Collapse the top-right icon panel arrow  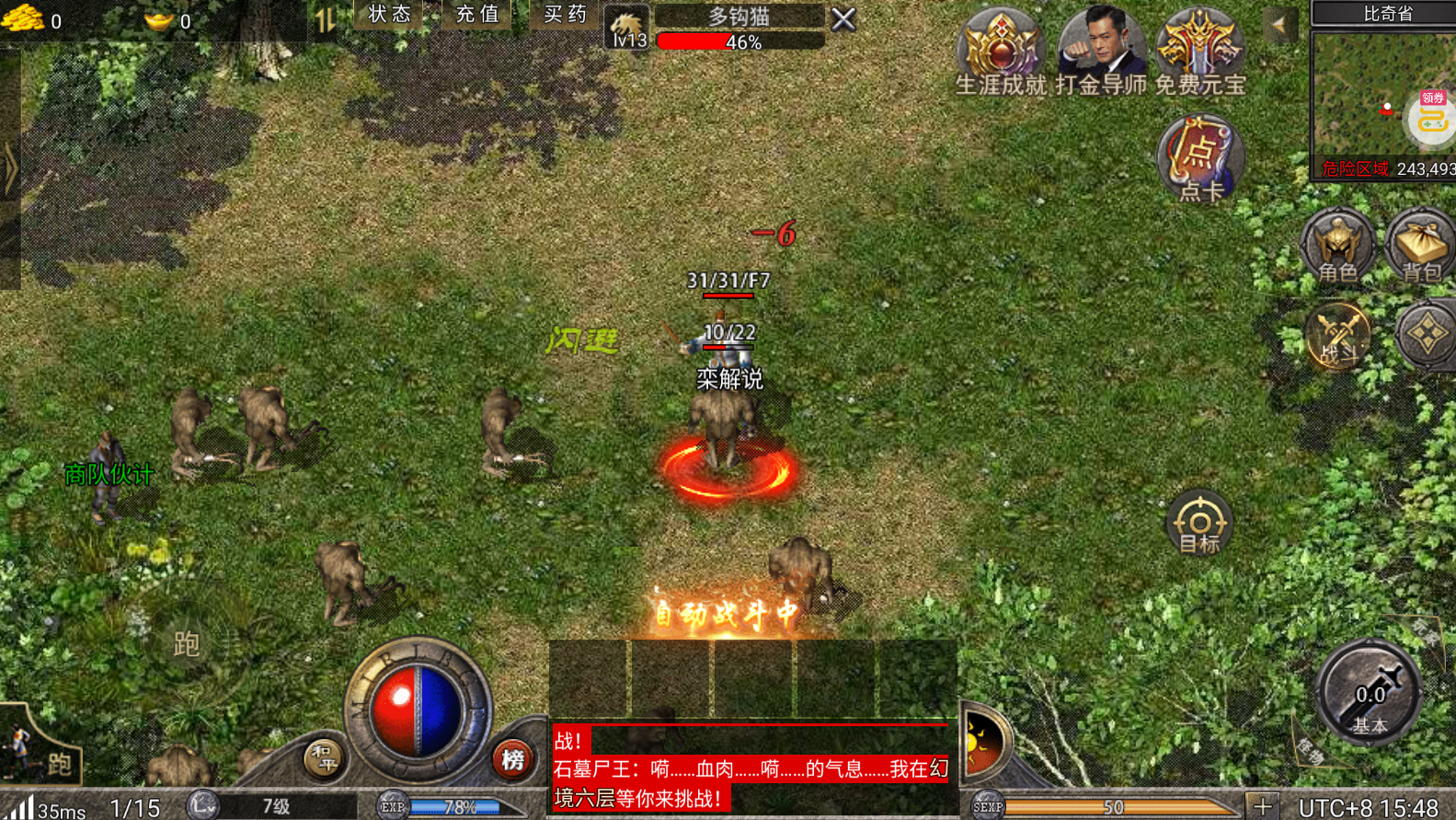coord(1279,25)
